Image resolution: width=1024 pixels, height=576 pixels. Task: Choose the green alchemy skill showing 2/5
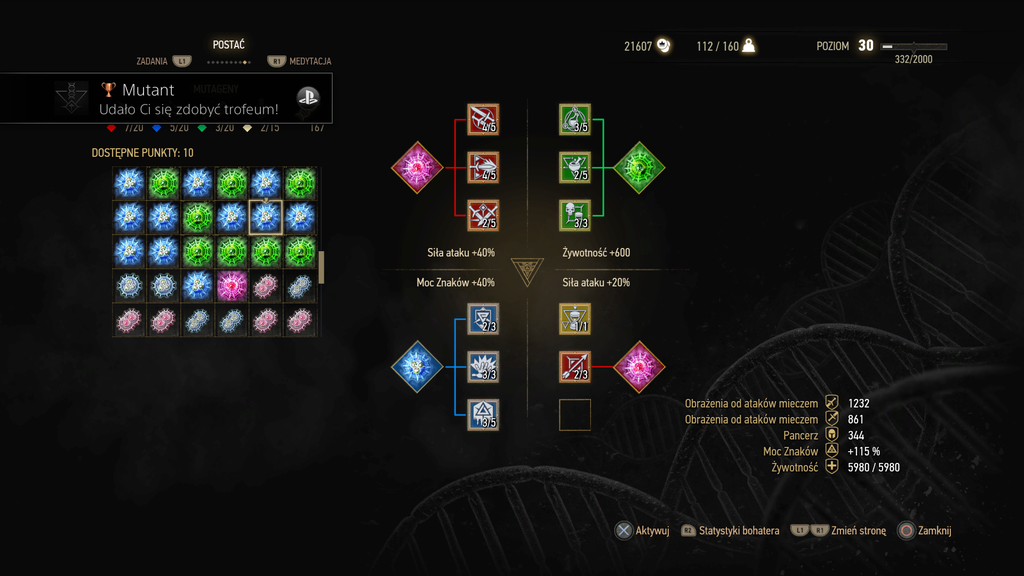click(575, 167)
